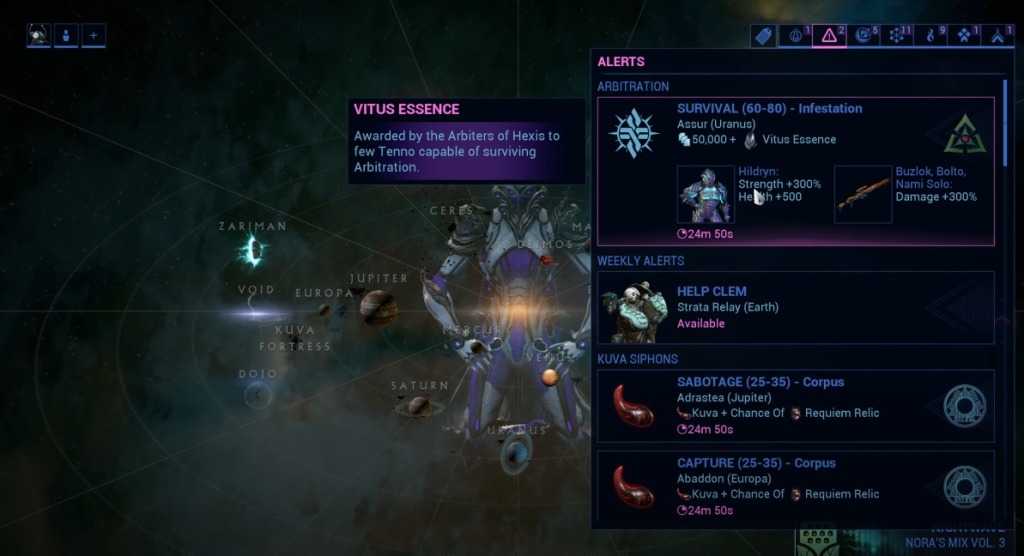Viewport: 1024px width, 556px height.
Task: Click the Hildryn warframe bonus icon
Action: pos(706,194)
